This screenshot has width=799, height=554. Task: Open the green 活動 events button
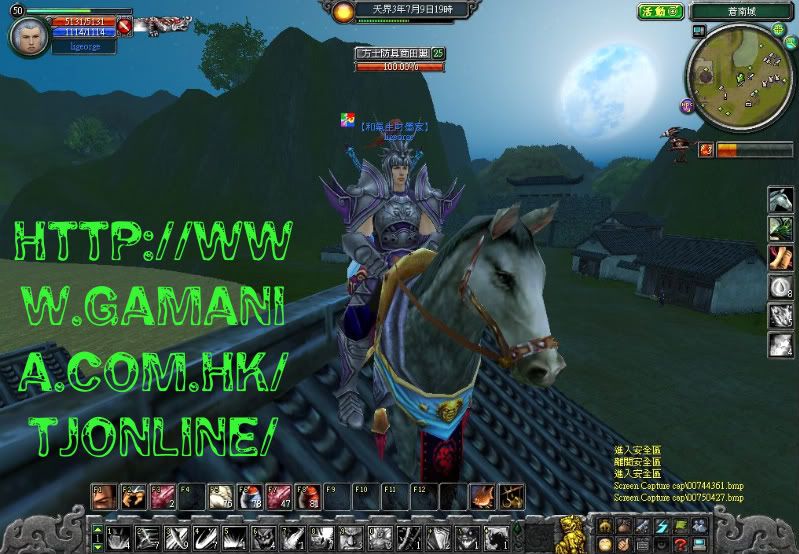click(661, 11)
